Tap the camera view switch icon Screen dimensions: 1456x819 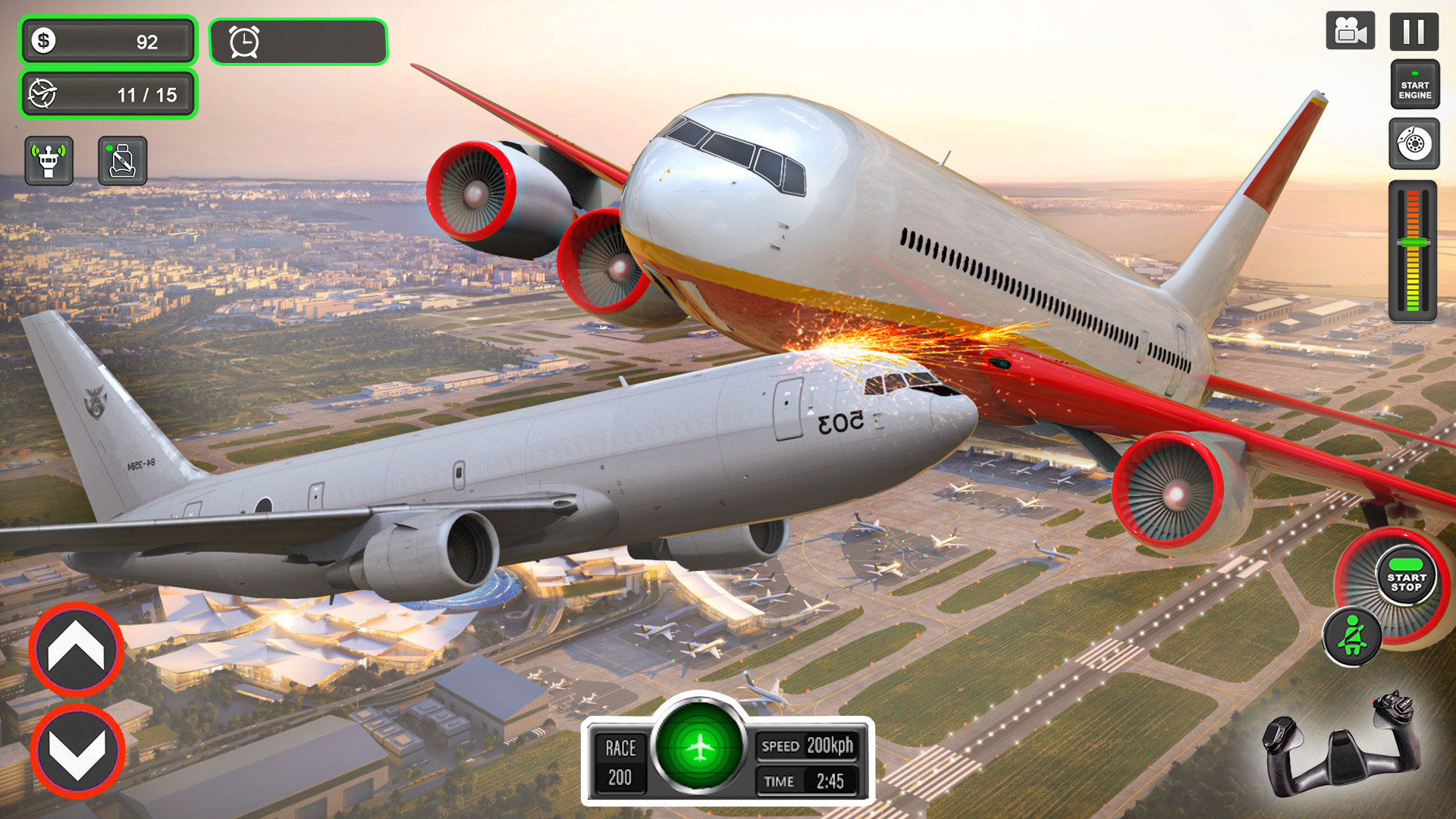click(1352, 31)
